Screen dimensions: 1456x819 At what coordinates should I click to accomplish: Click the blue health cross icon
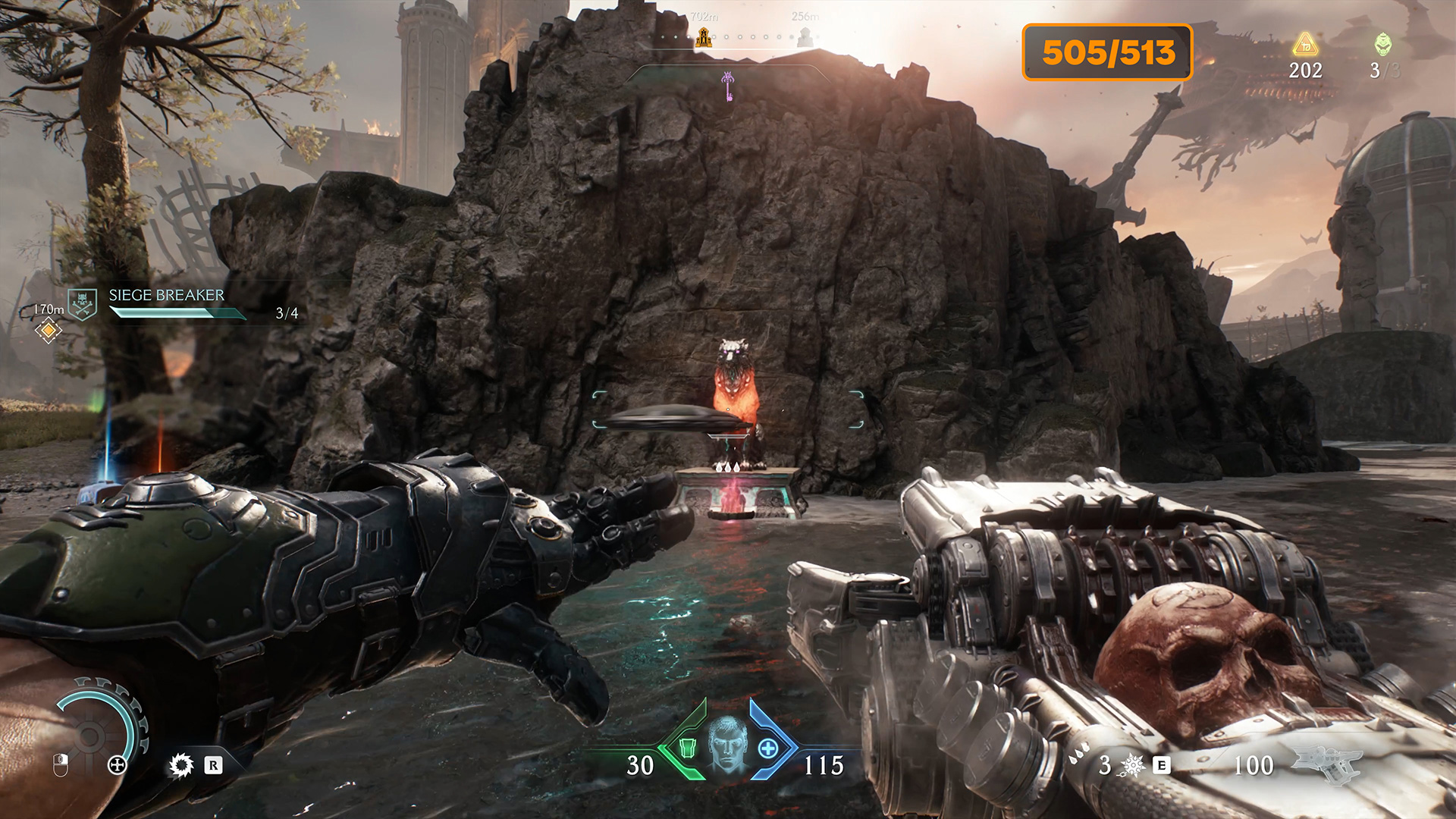point(768,748)
